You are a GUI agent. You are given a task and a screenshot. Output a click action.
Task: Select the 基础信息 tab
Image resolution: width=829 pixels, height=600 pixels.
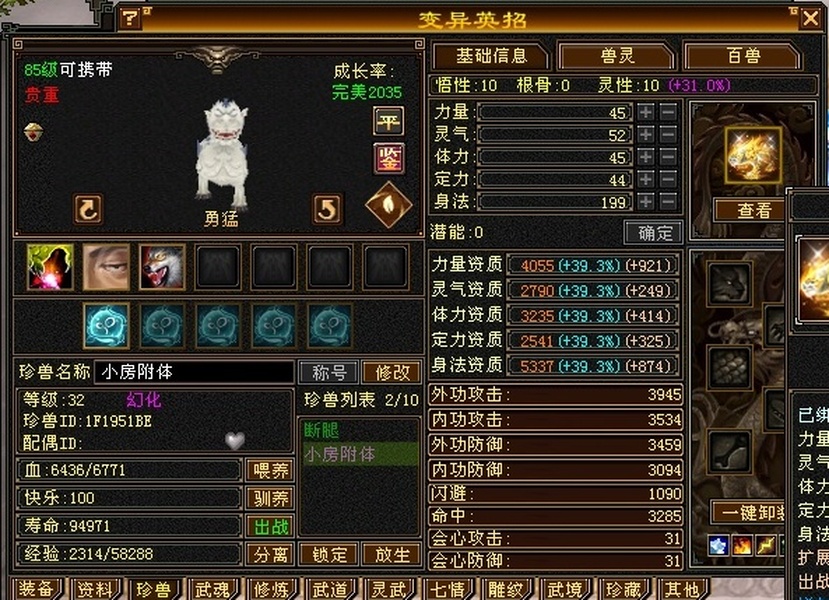click(x=490, y=56)
